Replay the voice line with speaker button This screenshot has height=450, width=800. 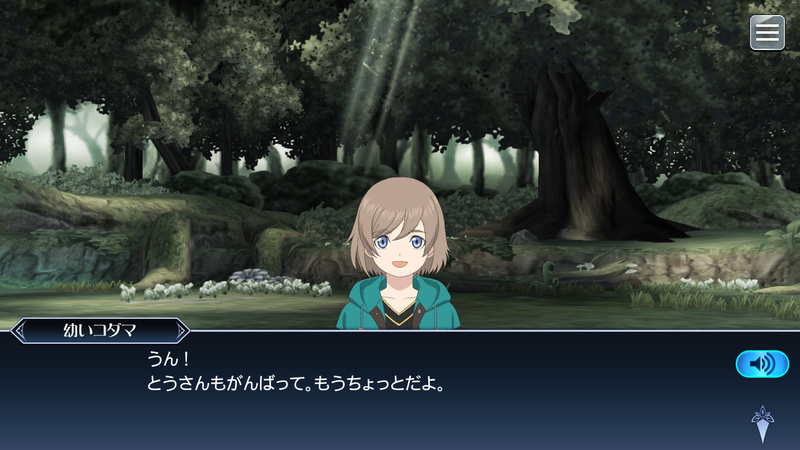pos(762,364)
